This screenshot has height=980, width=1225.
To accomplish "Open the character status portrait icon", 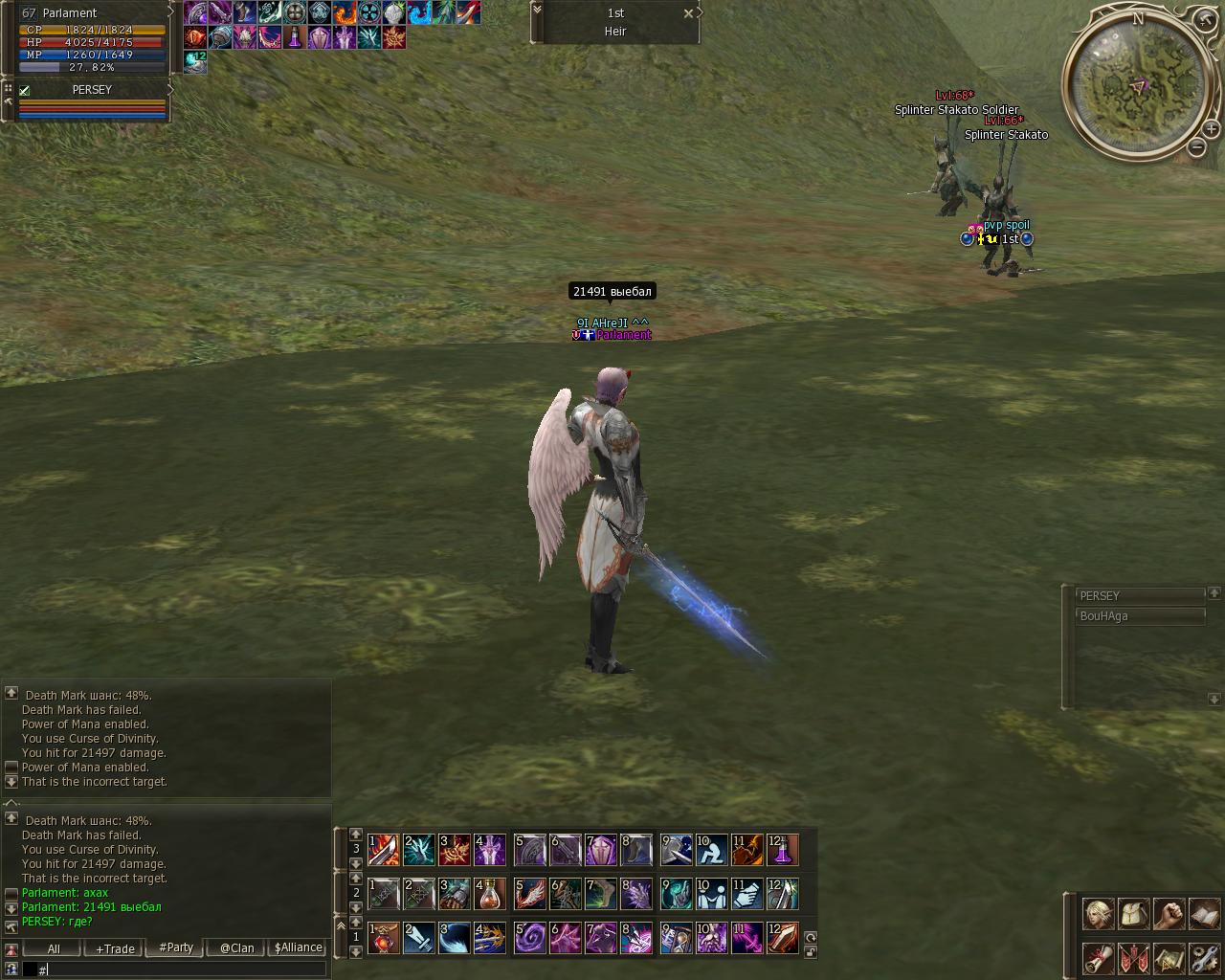I will (1098, 914).
